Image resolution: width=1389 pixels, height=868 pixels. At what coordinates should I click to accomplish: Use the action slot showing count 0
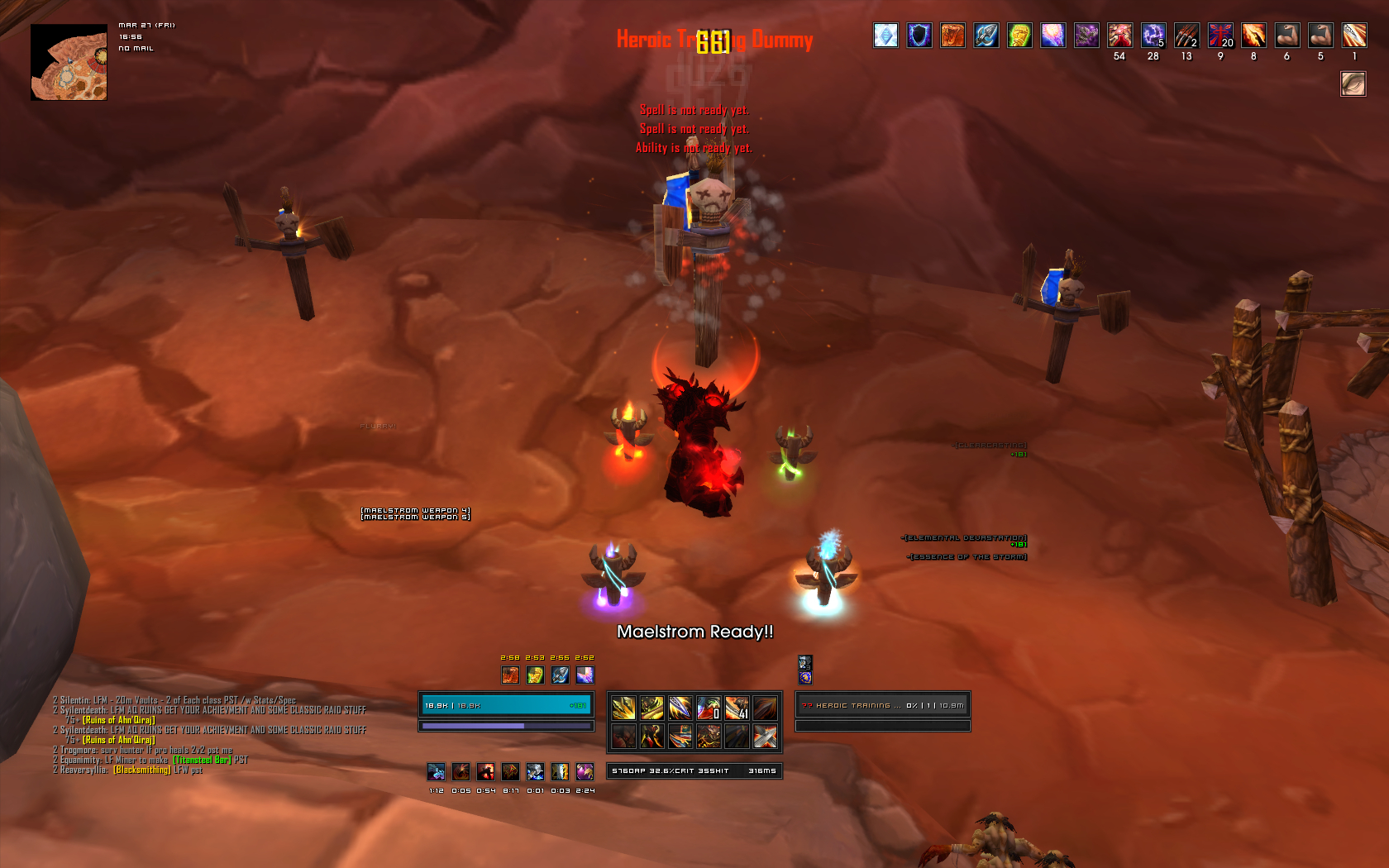click(x=709, y=708)
